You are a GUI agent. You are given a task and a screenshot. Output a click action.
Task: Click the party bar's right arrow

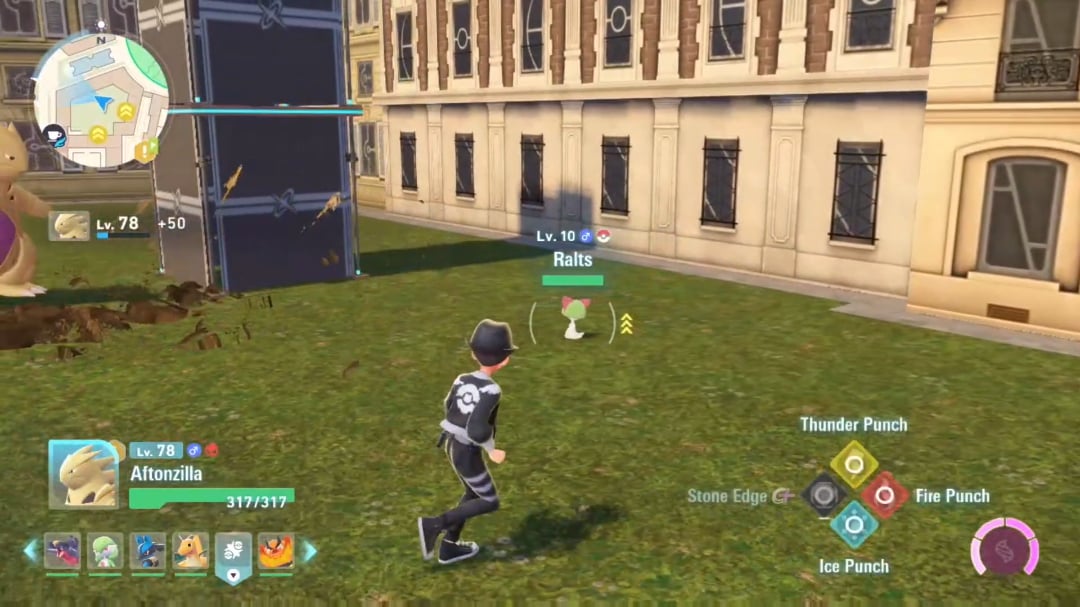(x=309, y=550)
